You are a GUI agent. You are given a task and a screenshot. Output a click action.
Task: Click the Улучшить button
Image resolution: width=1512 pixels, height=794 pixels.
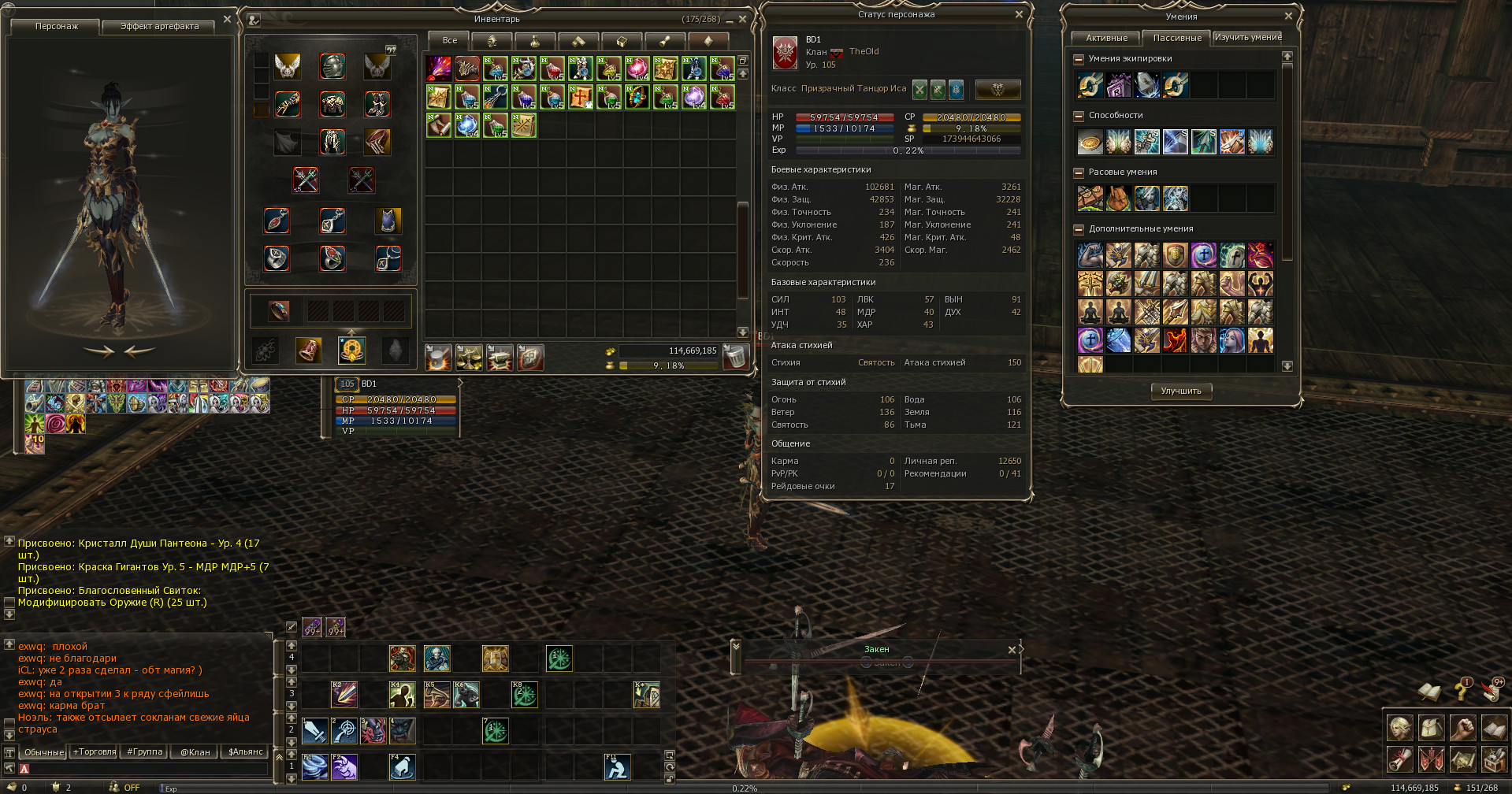[x=1180, y=391]
